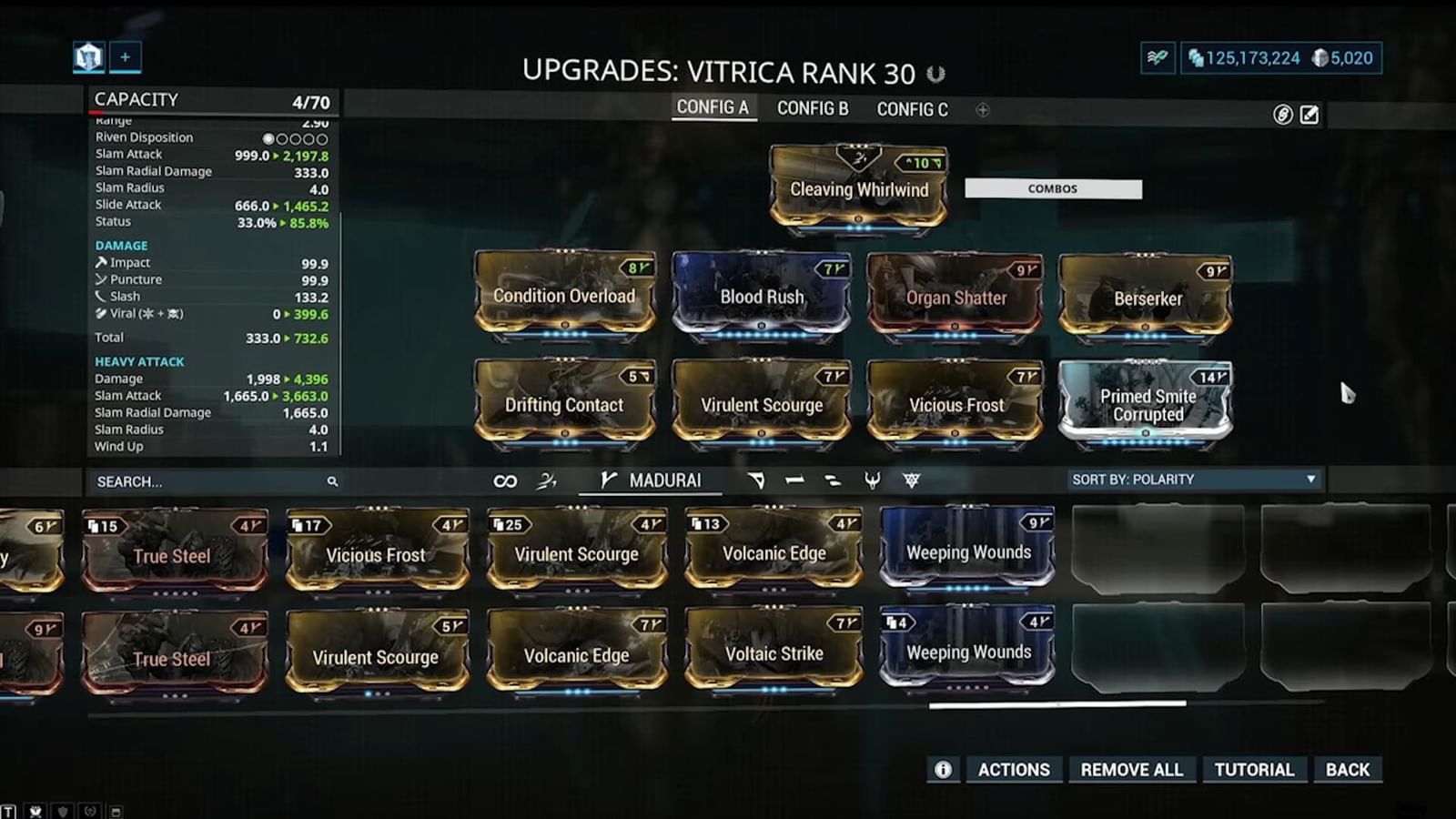
Task: Switch to the Config C tab
Action: tap(912, 107)
